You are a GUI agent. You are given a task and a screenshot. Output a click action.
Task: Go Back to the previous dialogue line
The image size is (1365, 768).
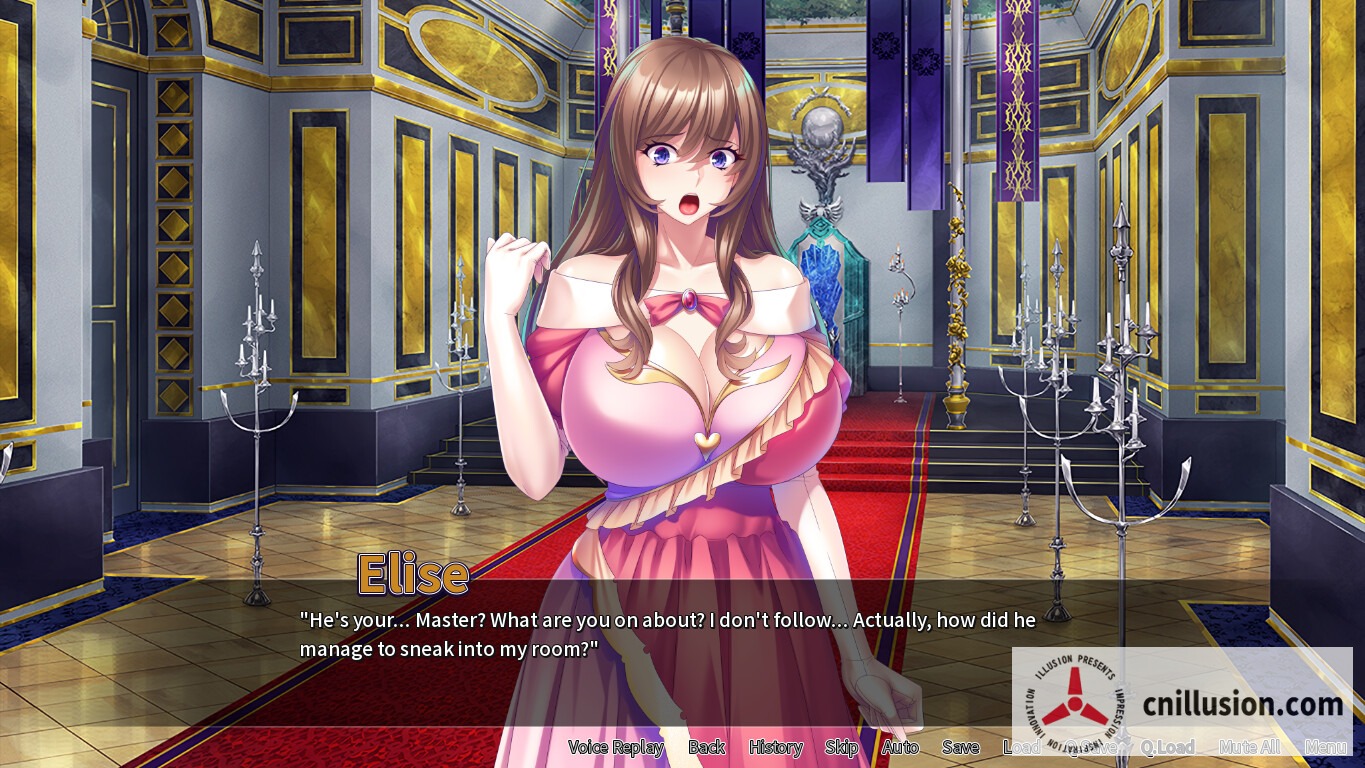(x=706, y=747)
